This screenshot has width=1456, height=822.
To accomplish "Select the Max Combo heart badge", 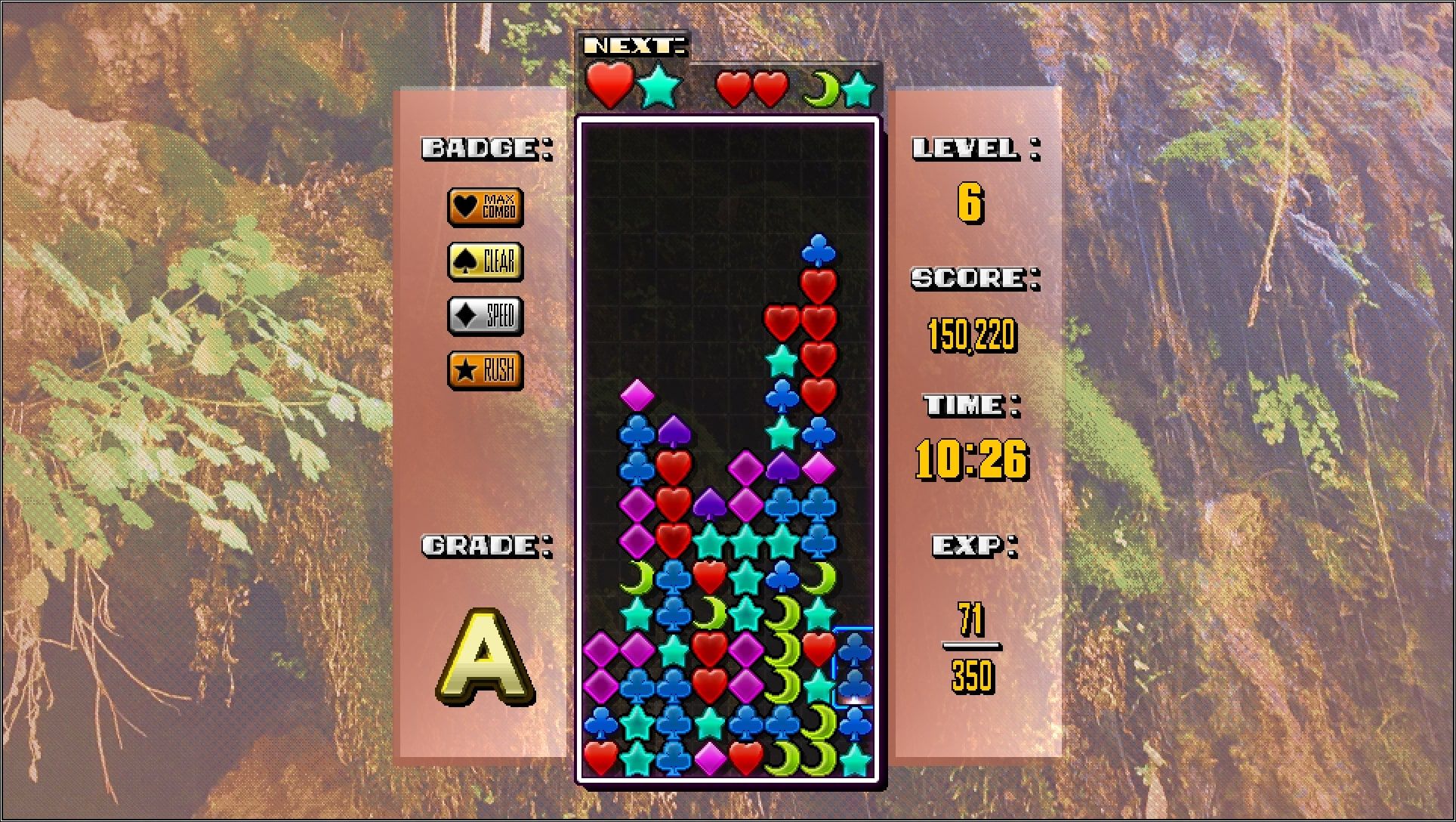I will [486, 207].
